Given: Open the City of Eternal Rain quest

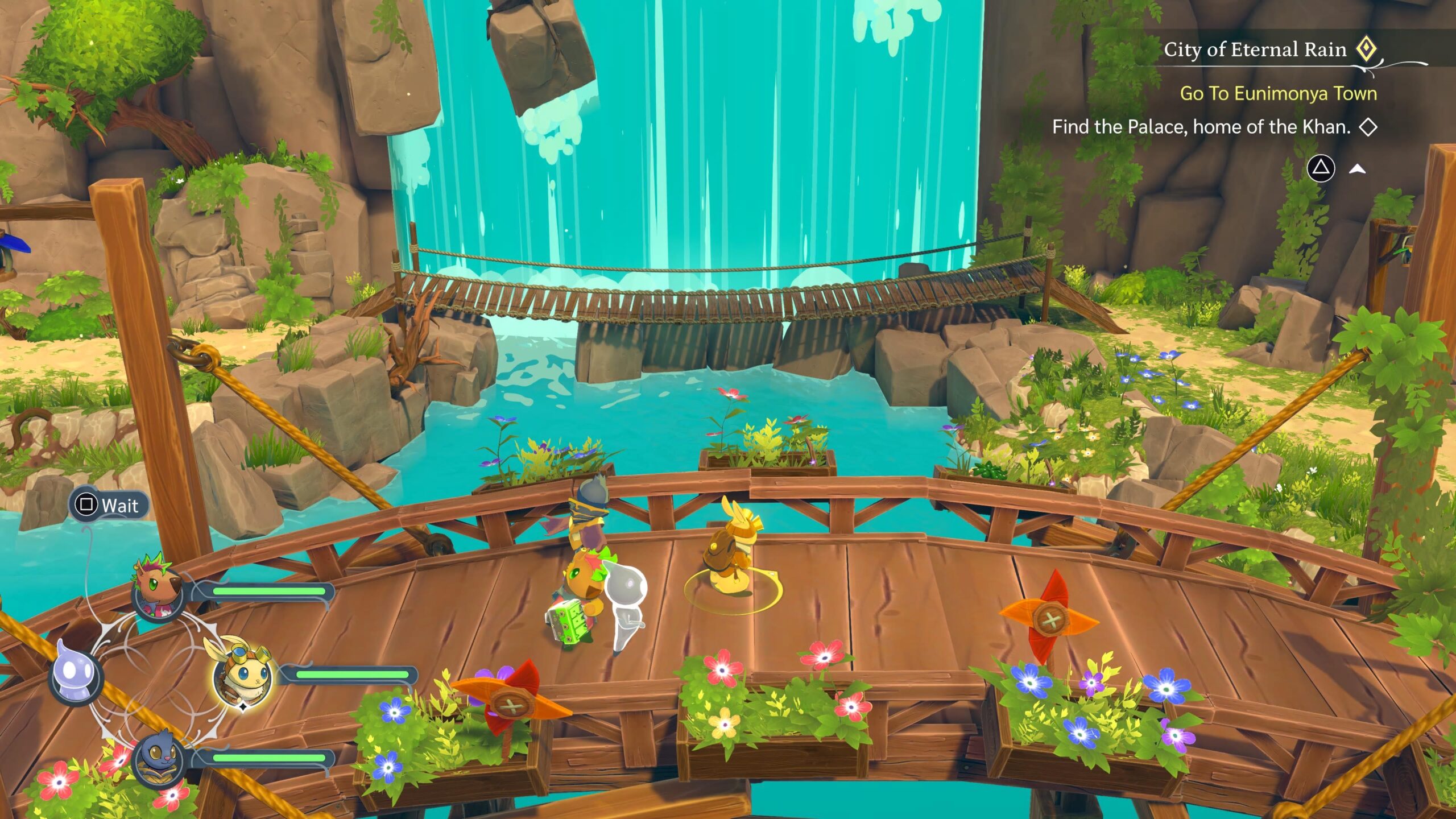Looking at the screenshot, I should tap(1255, 50).
